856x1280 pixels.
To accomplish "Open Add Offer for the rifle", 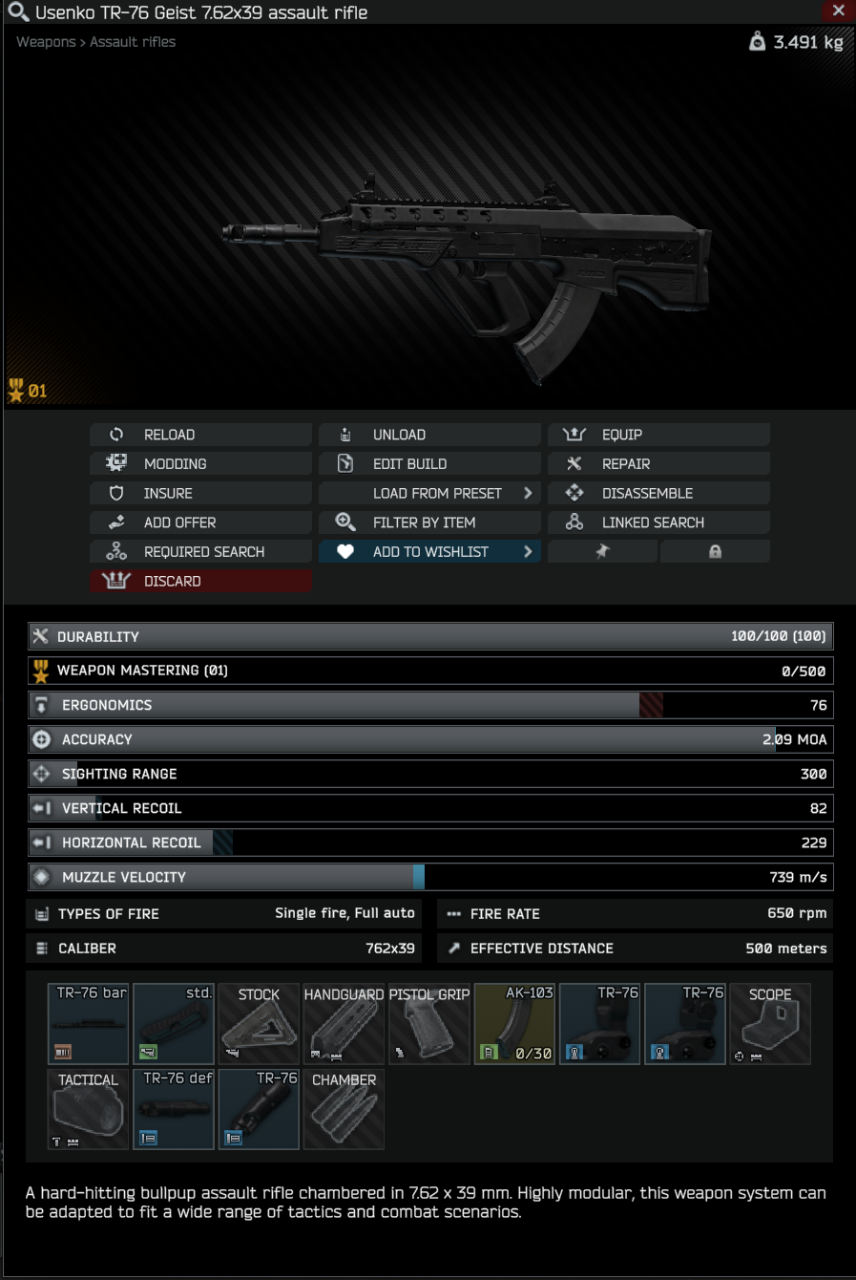I will [x=200, y=522].
